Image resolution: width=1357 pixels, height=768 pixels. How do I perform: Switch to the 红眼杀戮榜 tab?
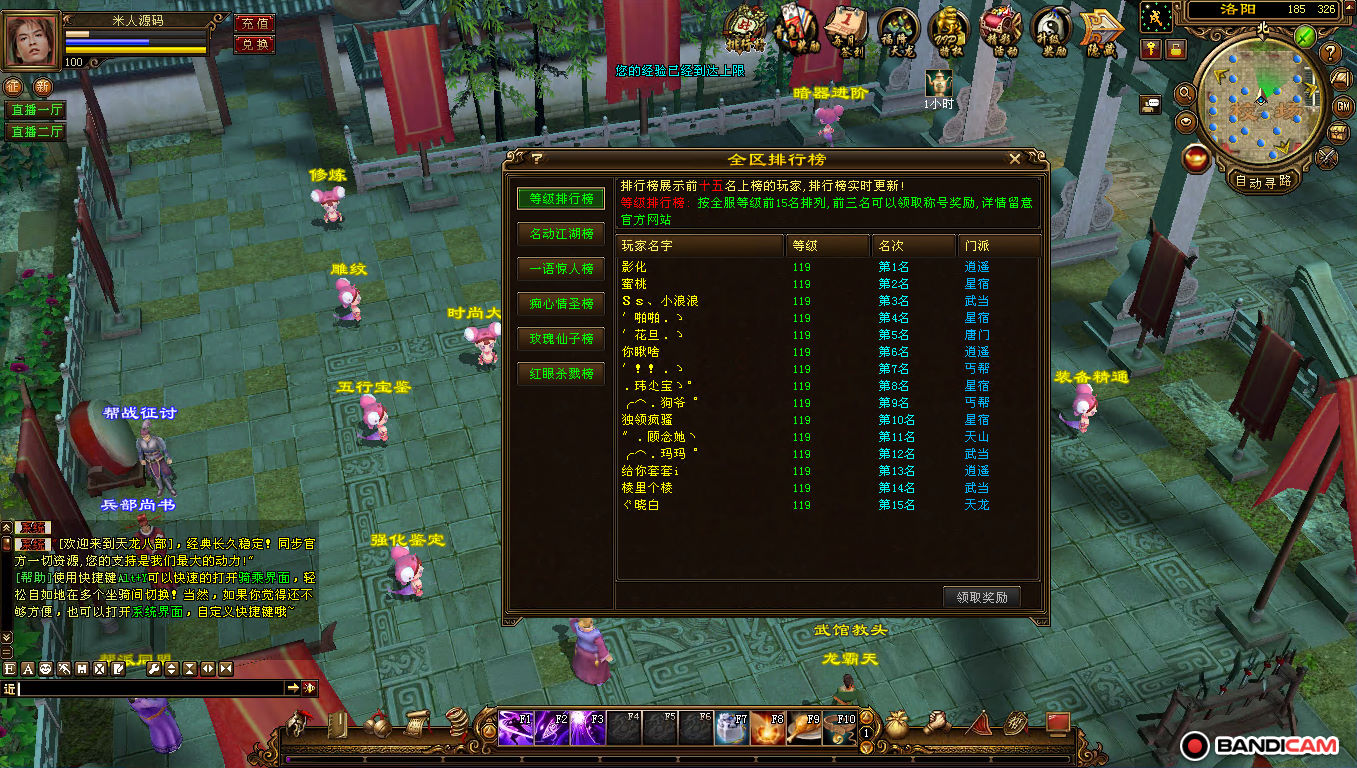tap(561, 374)
